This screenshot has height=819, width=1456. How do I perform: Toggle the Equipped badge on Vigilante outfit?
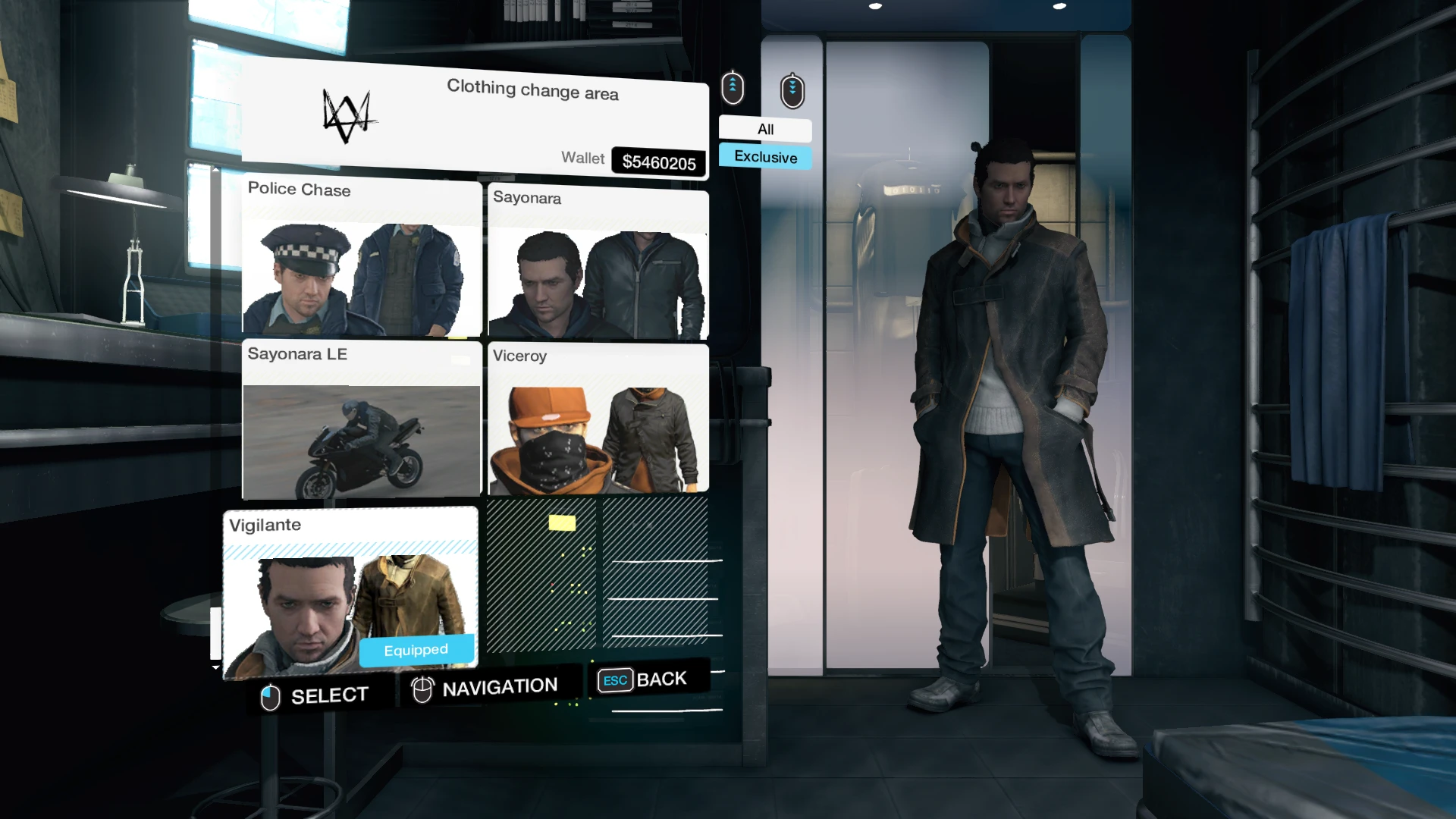tap(417, 649)
